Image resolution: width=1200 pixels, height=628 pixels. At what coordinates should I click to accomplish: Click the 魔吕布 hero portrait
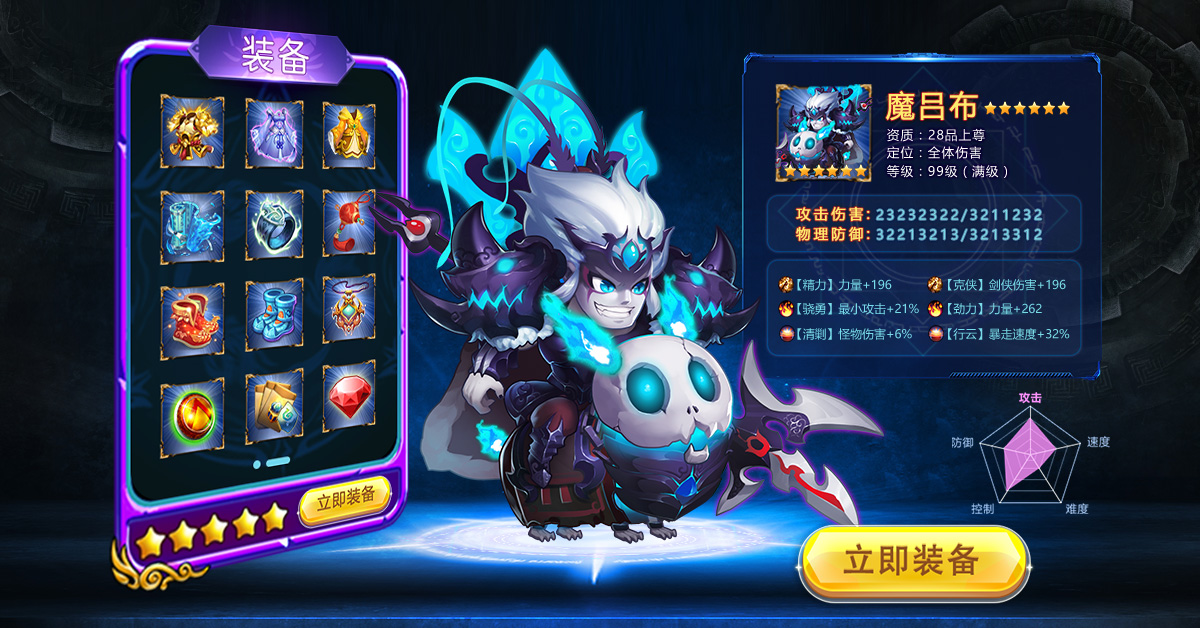tap(824, 132)
